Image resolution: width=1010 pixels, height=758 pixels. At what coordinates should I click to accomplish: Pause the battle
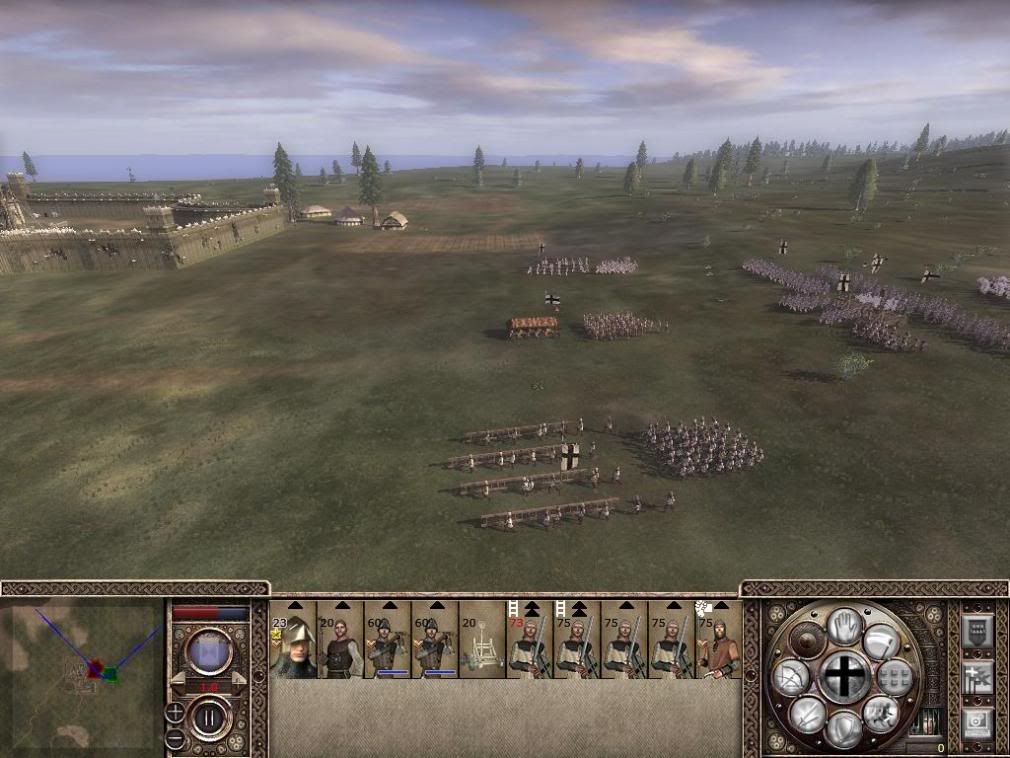point(210,717)
